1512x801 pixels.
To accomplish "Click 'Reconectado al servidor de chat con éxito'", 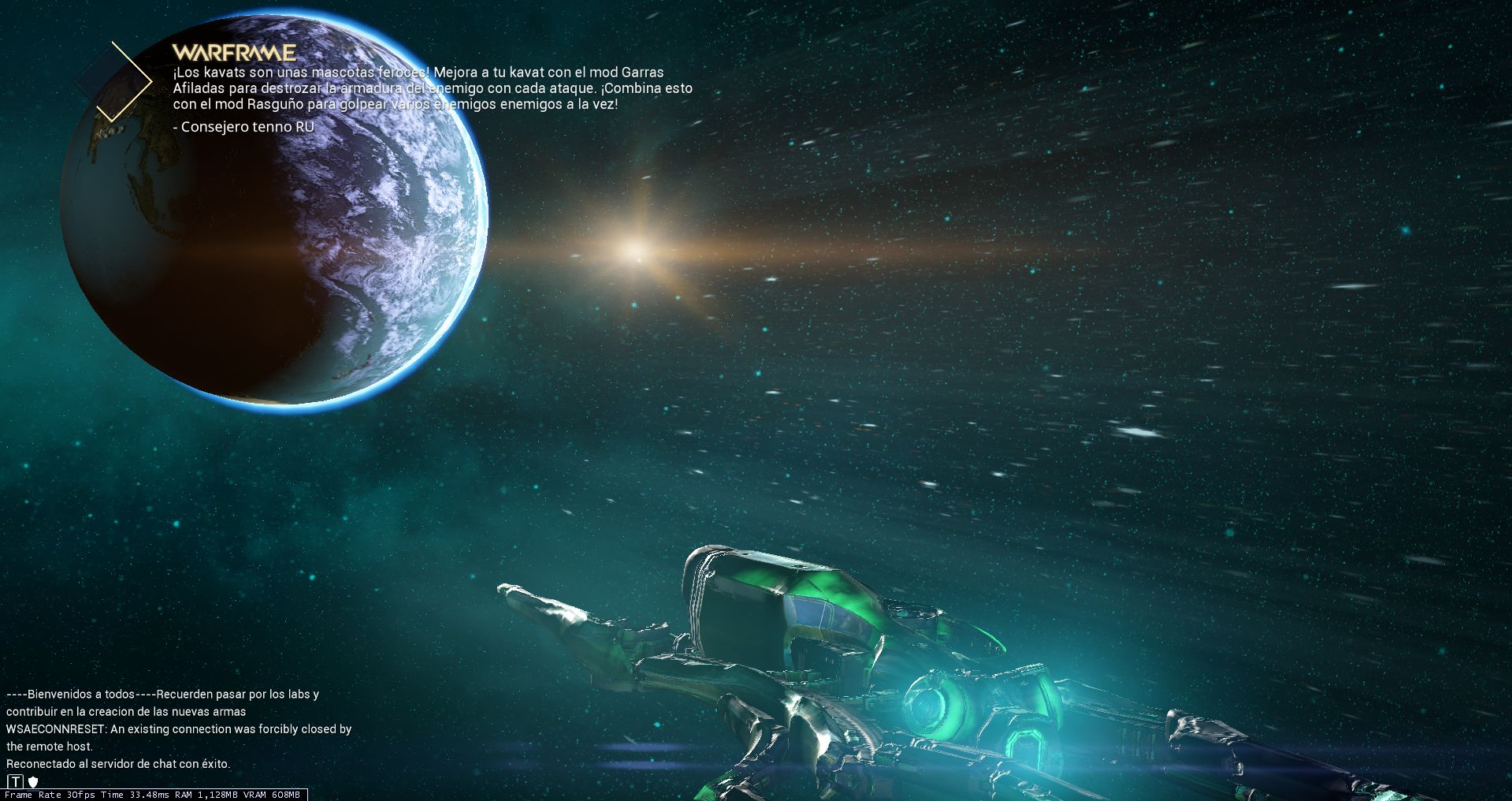I will click(118, 763).
